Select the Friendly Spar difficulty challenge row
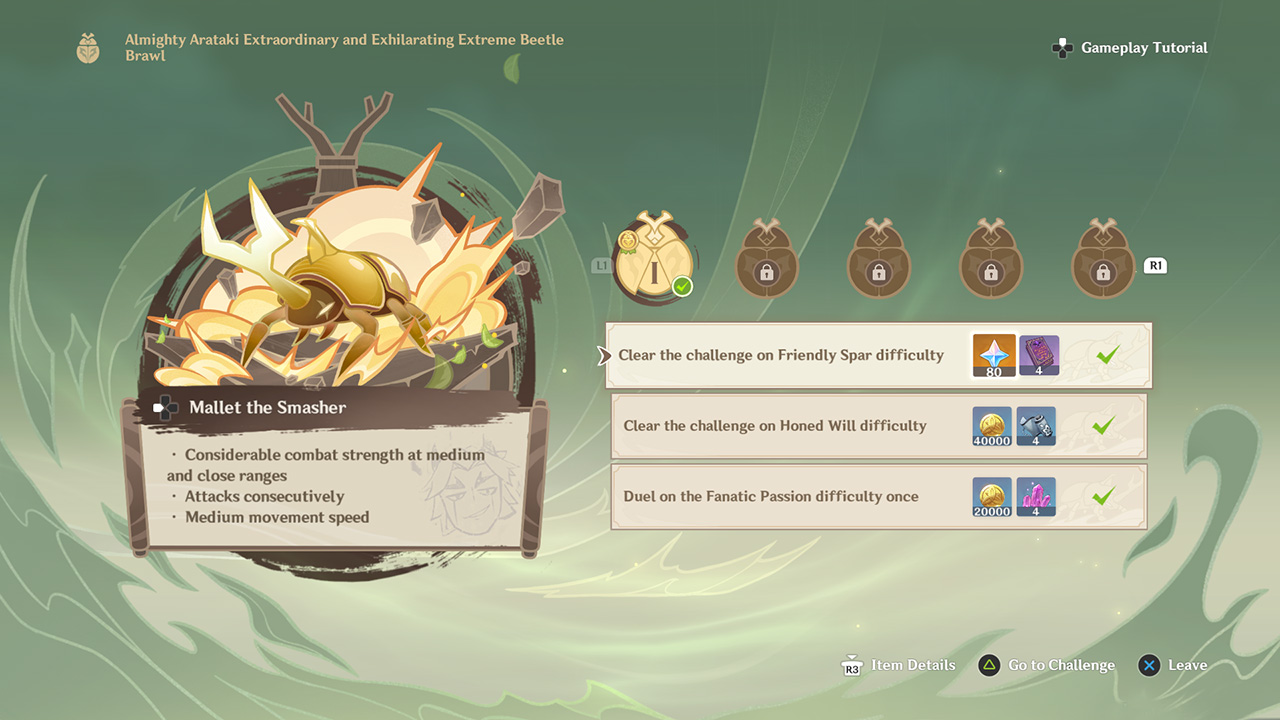 tap(781, 355)
